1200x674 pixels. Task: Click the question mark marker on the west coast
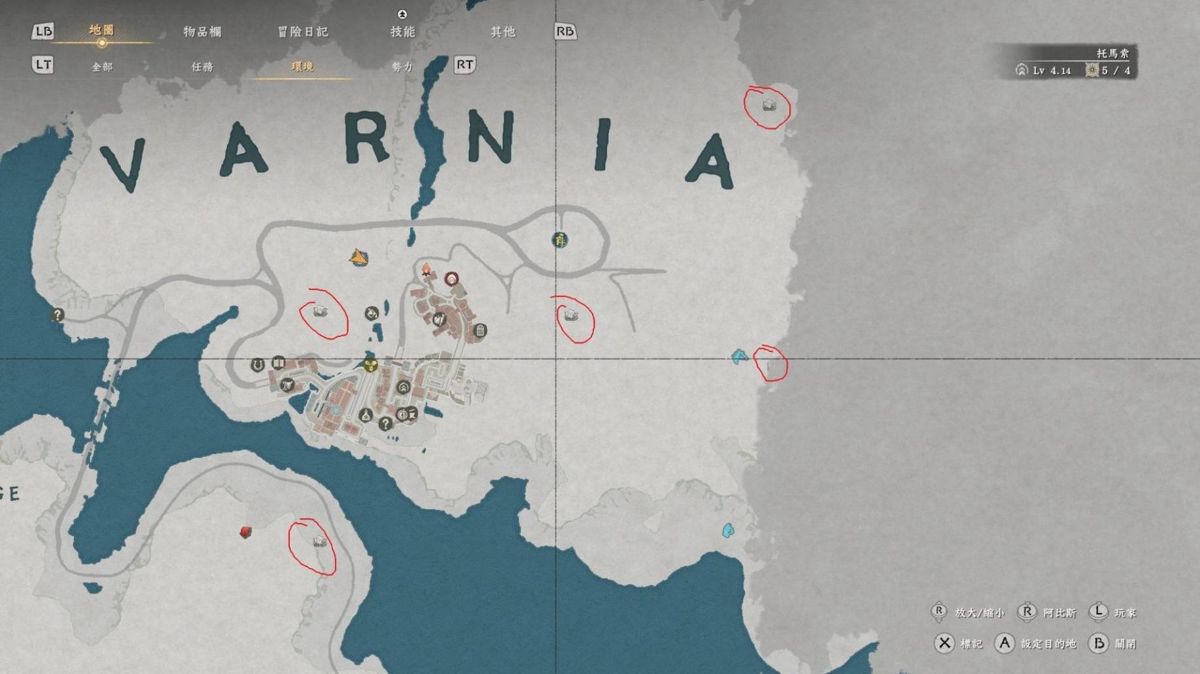point(58,315)
